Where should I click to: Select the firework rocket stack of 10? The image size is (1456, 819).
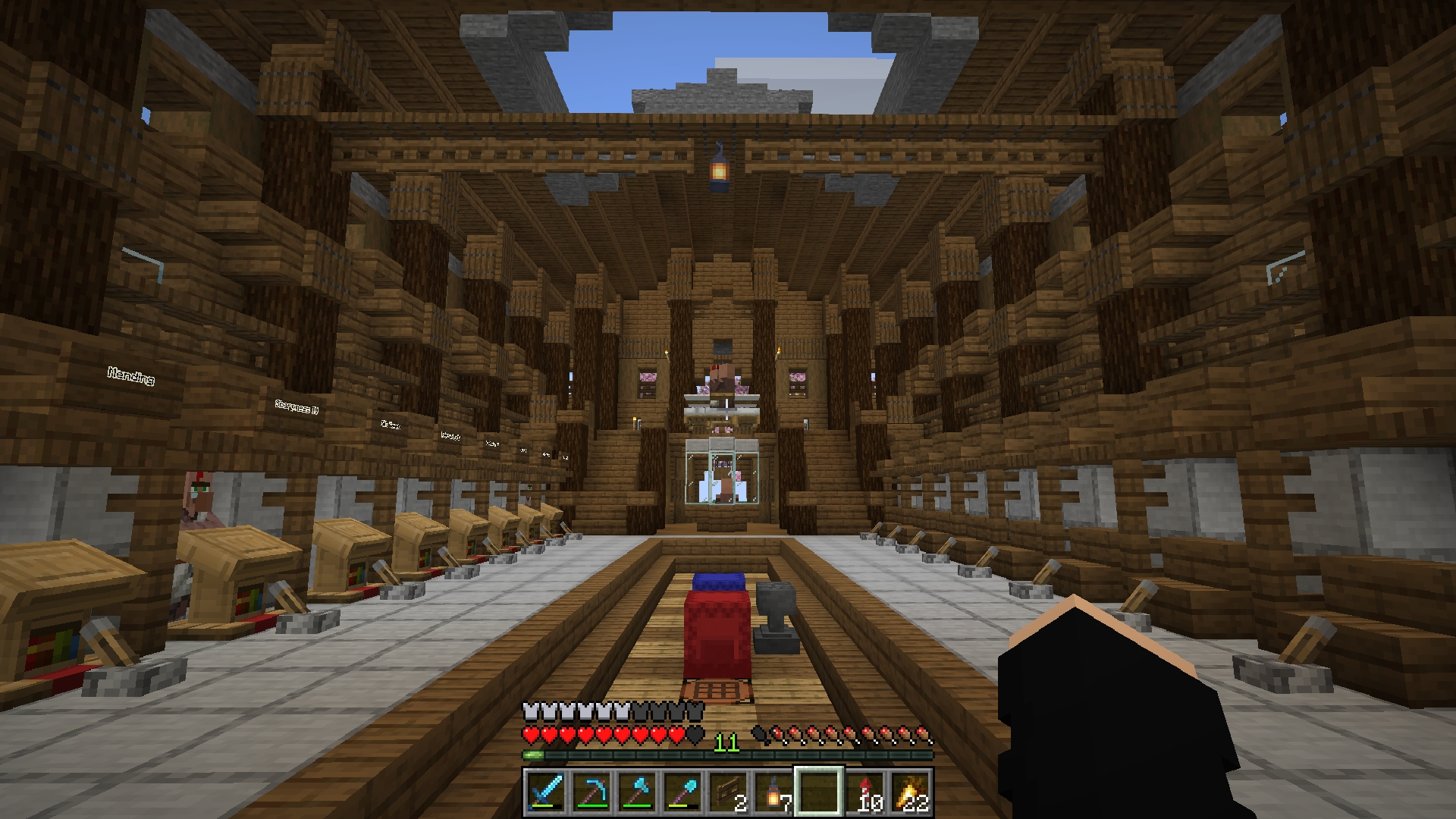coord(864,792)
